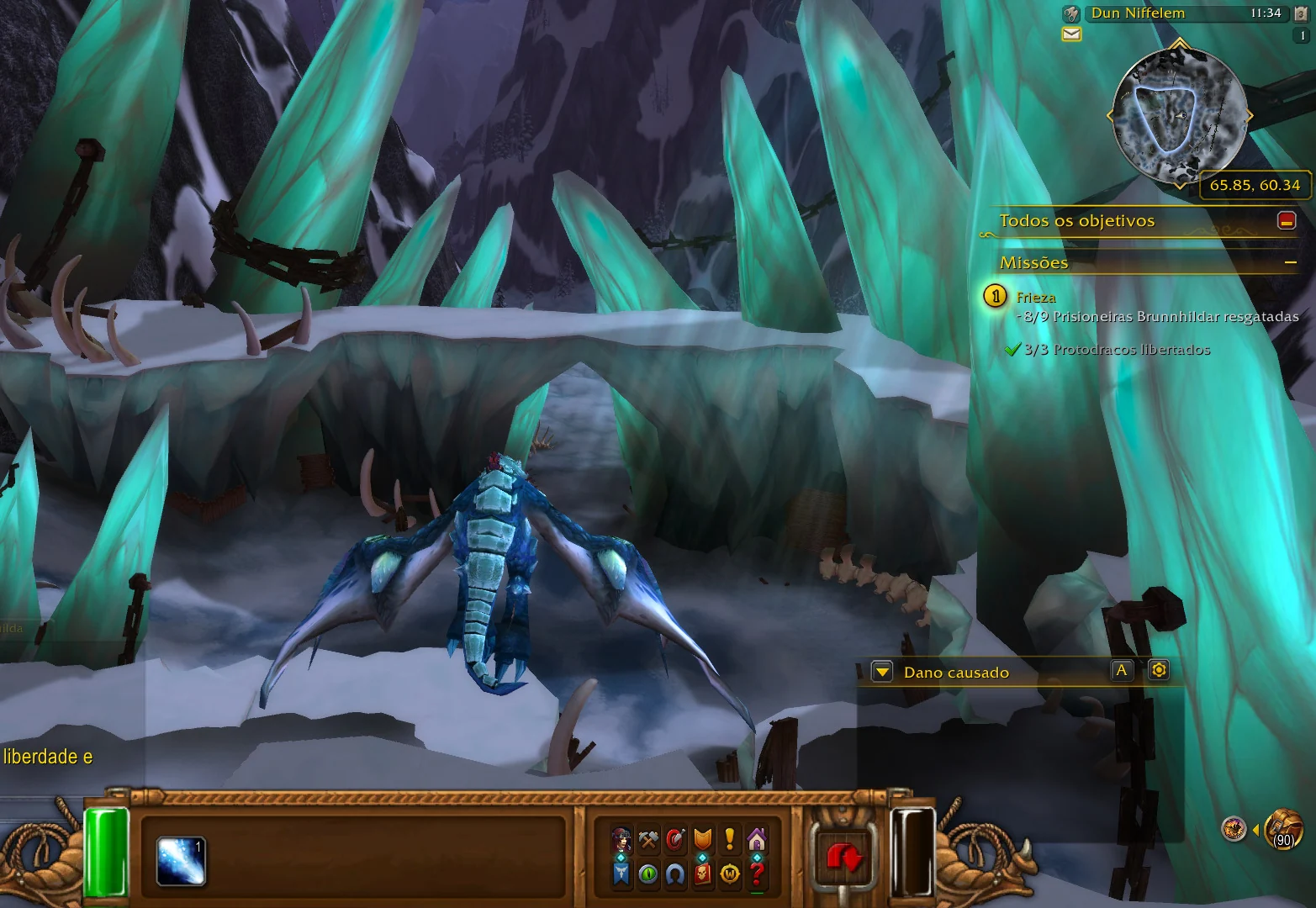This screenshot has height=908, width=1316.
Task: Open the horseshoe collections icon
Action: [675, 874]
